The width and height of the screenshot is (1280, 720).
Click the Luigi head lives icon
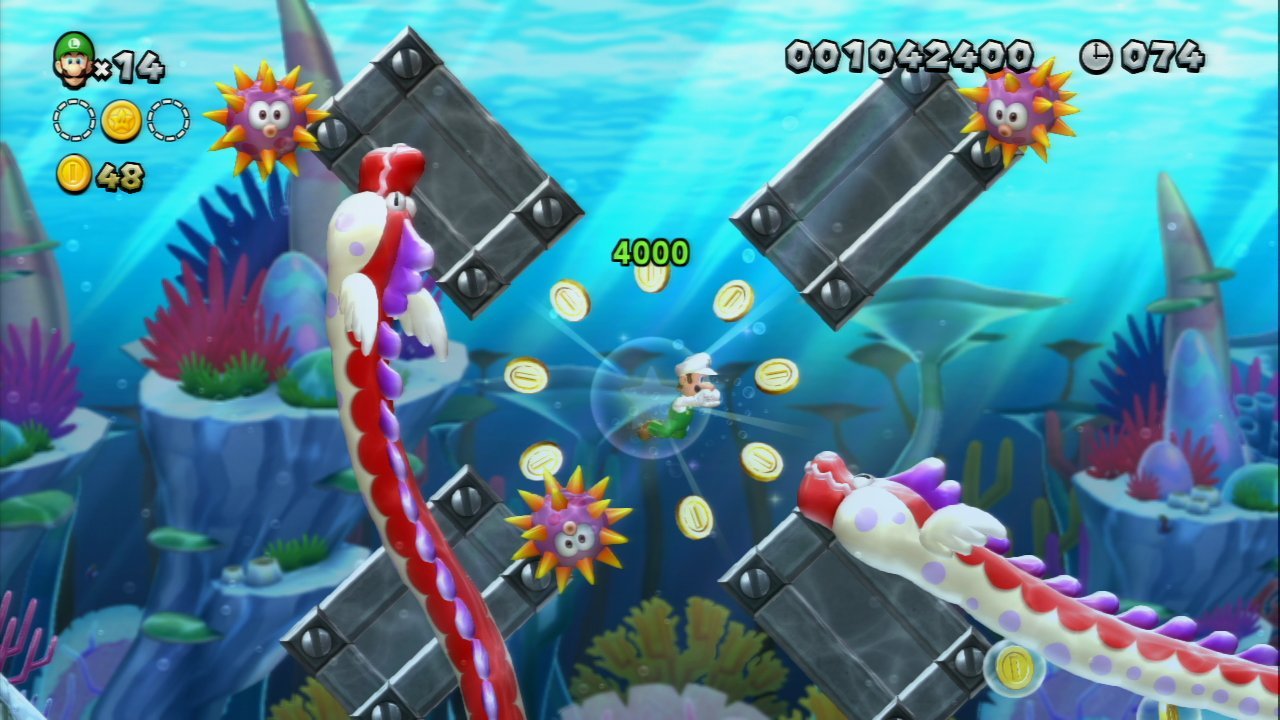(73, 60)
